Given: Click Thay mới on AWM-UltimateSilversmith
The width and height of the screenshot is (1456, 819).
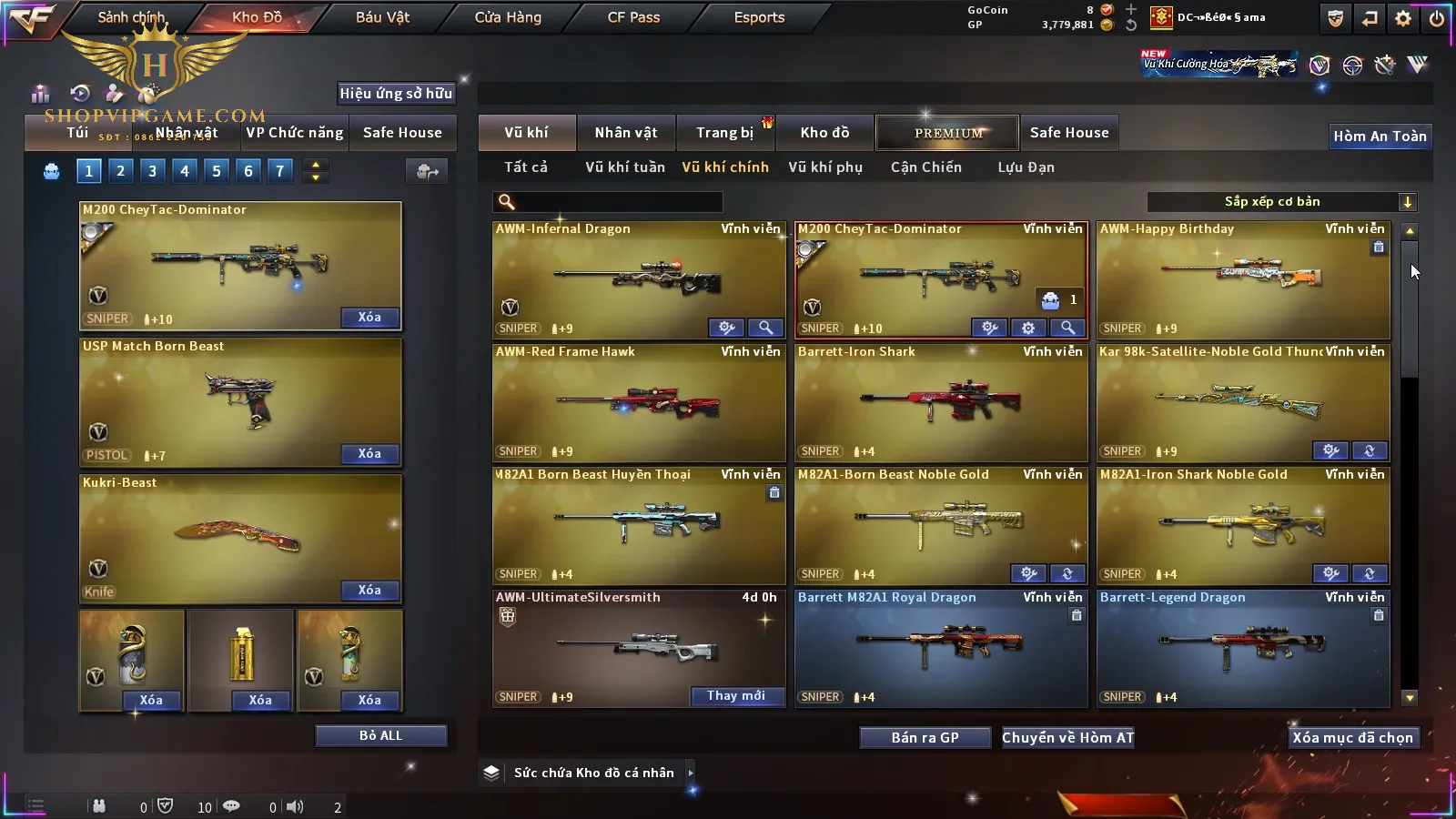Looking at the screenshot, I should point(736,696).
